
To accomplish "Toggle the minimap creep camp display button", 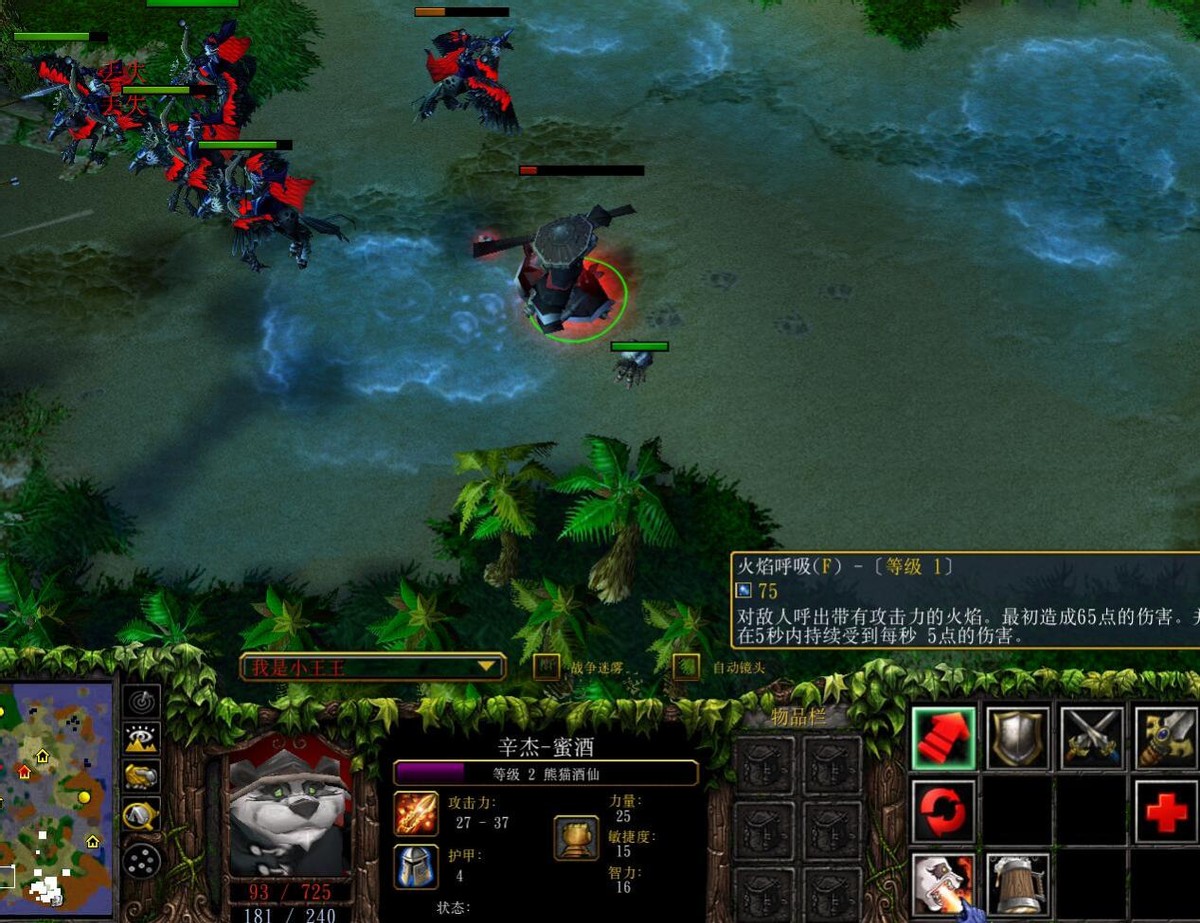I will (142, 816).
